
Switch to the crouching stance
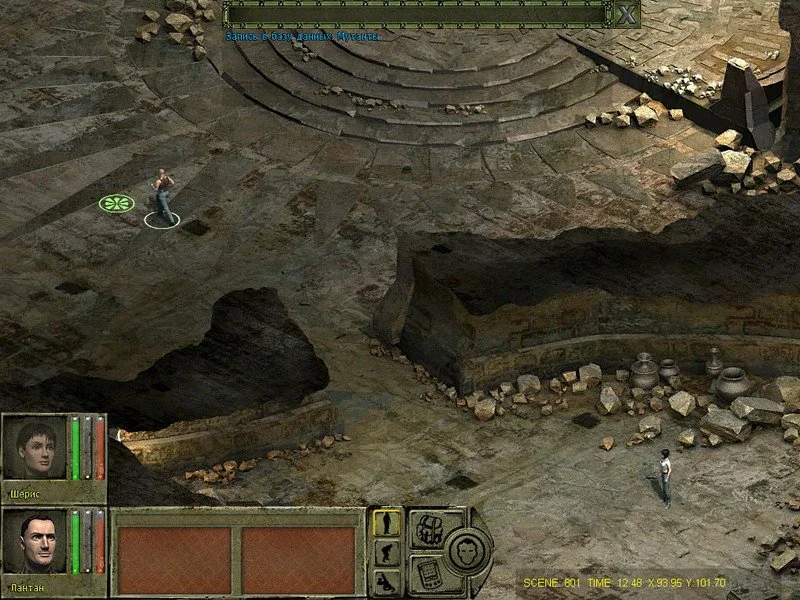(387, 553)
